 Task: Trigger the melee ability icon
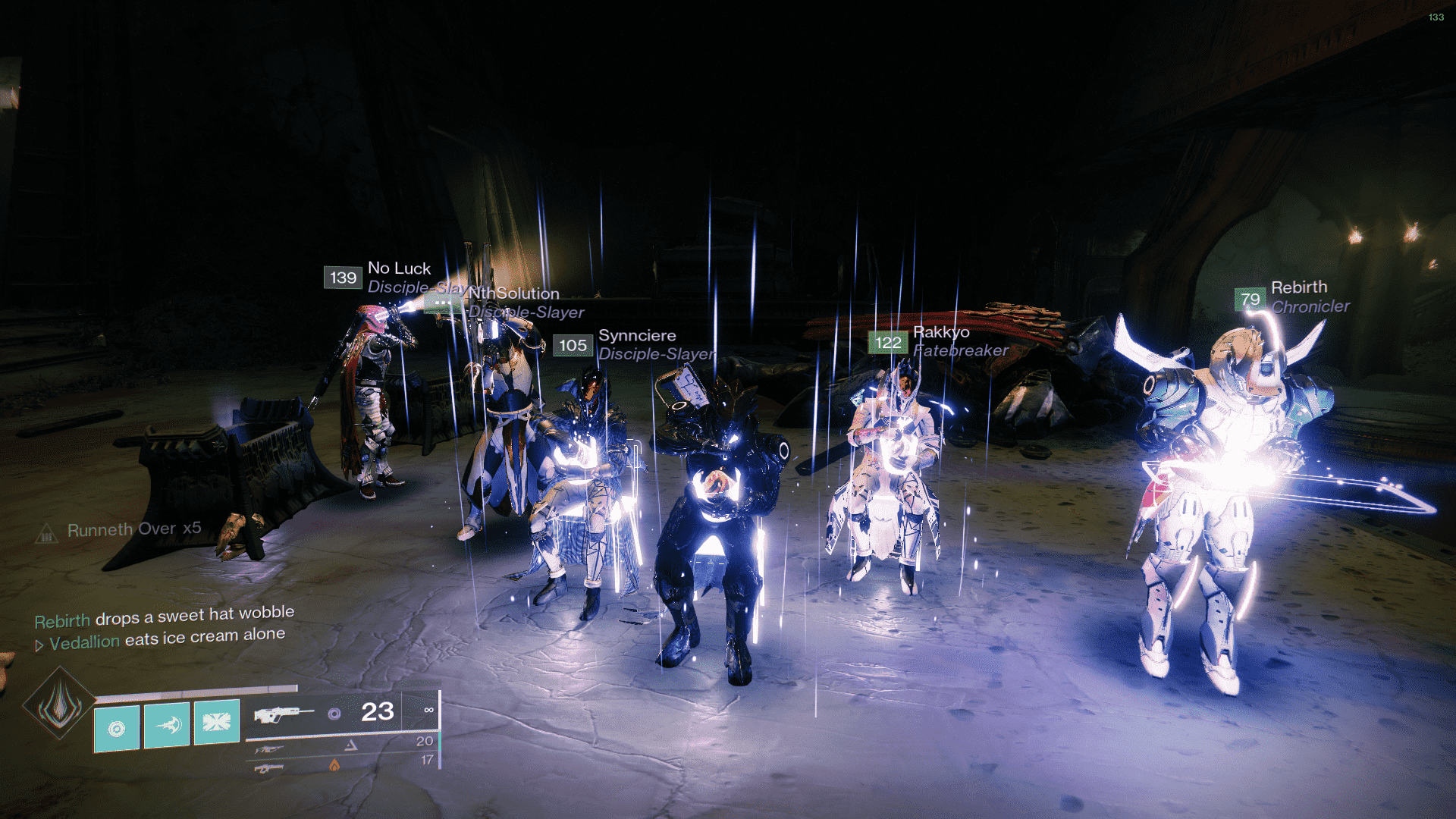167,725
